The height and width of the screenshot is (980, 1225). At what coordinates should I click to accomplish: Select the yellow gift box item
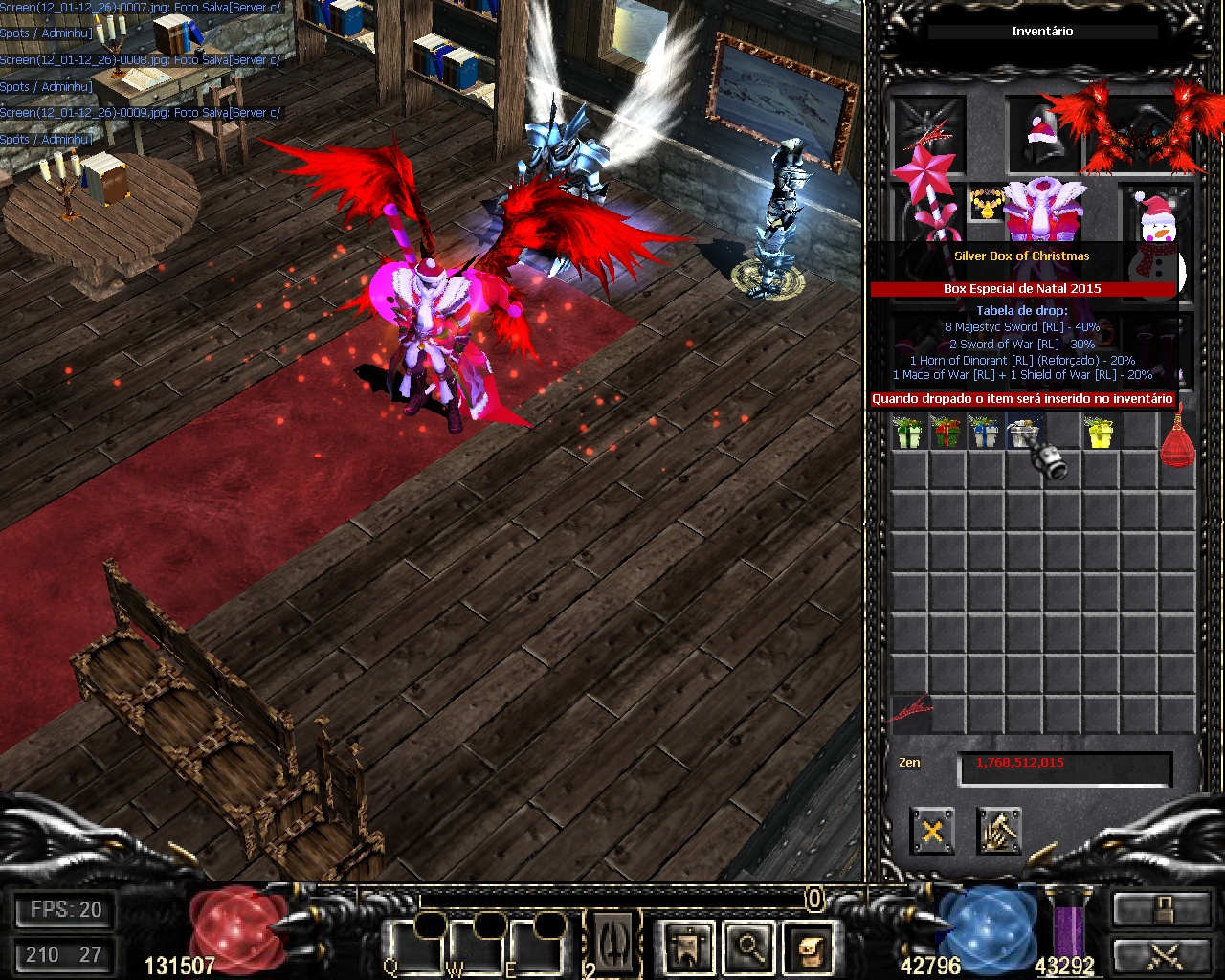point(1100,433)
